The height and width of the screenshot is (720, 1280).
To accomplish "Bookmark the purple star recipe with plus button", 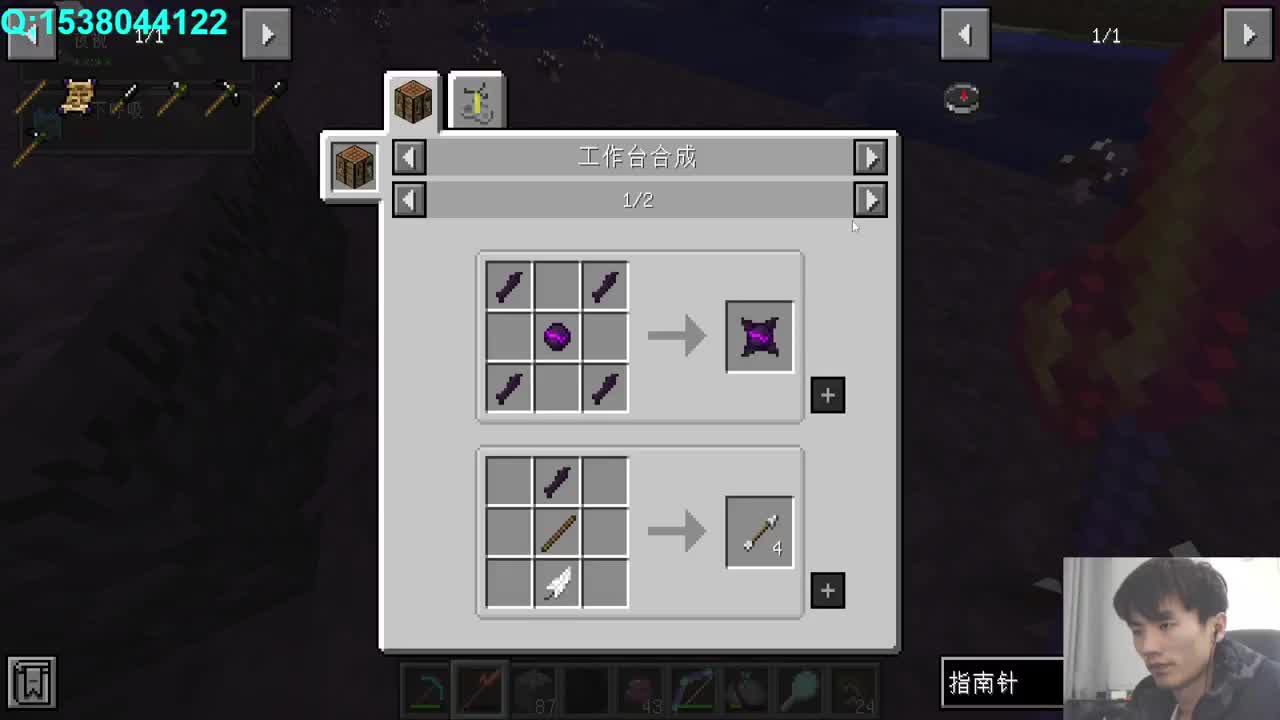I will point(827,395).
